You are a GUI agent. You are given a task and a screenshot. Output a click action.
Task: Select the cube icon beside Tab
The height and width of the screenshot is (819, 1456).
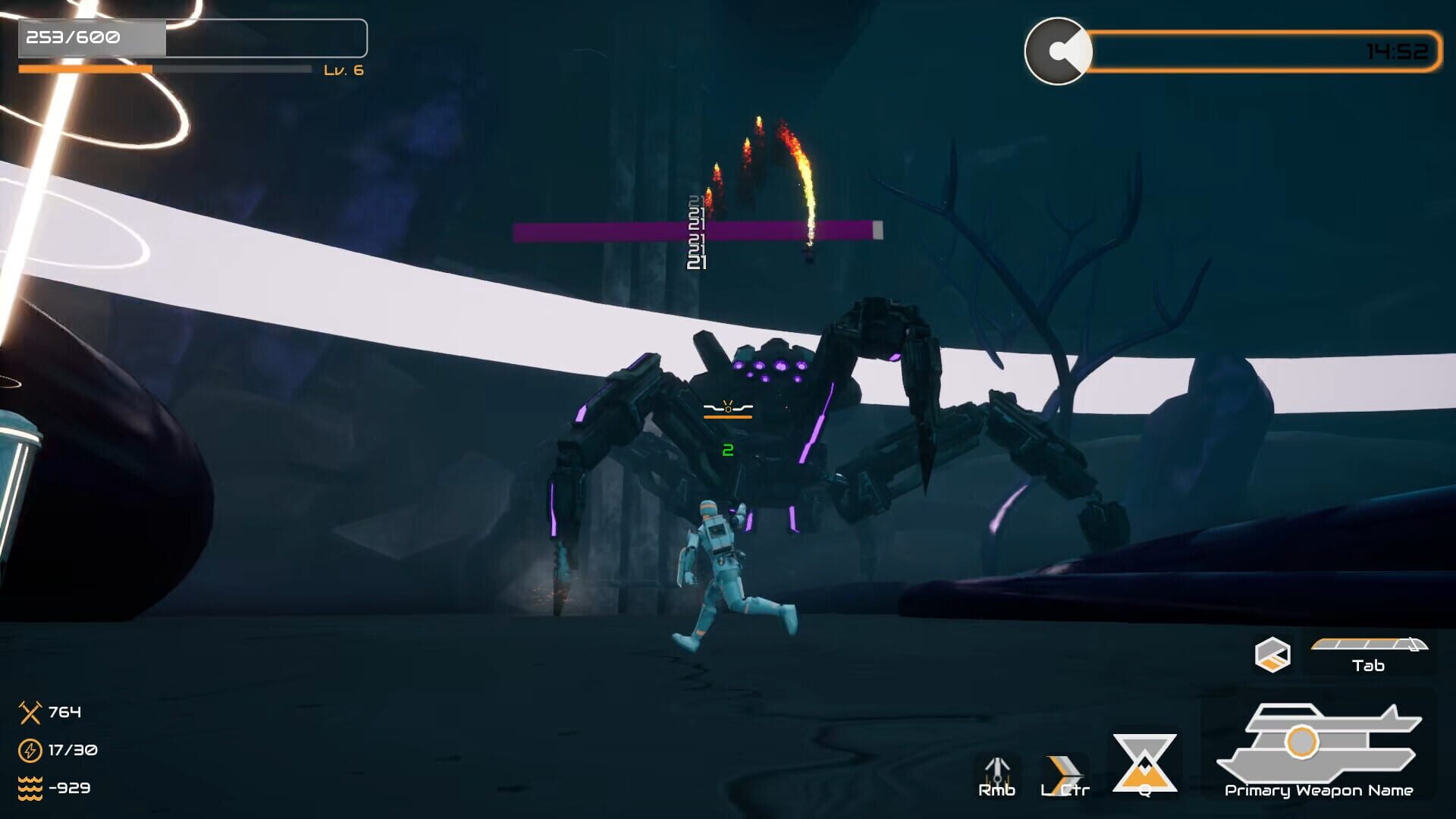1272,652
